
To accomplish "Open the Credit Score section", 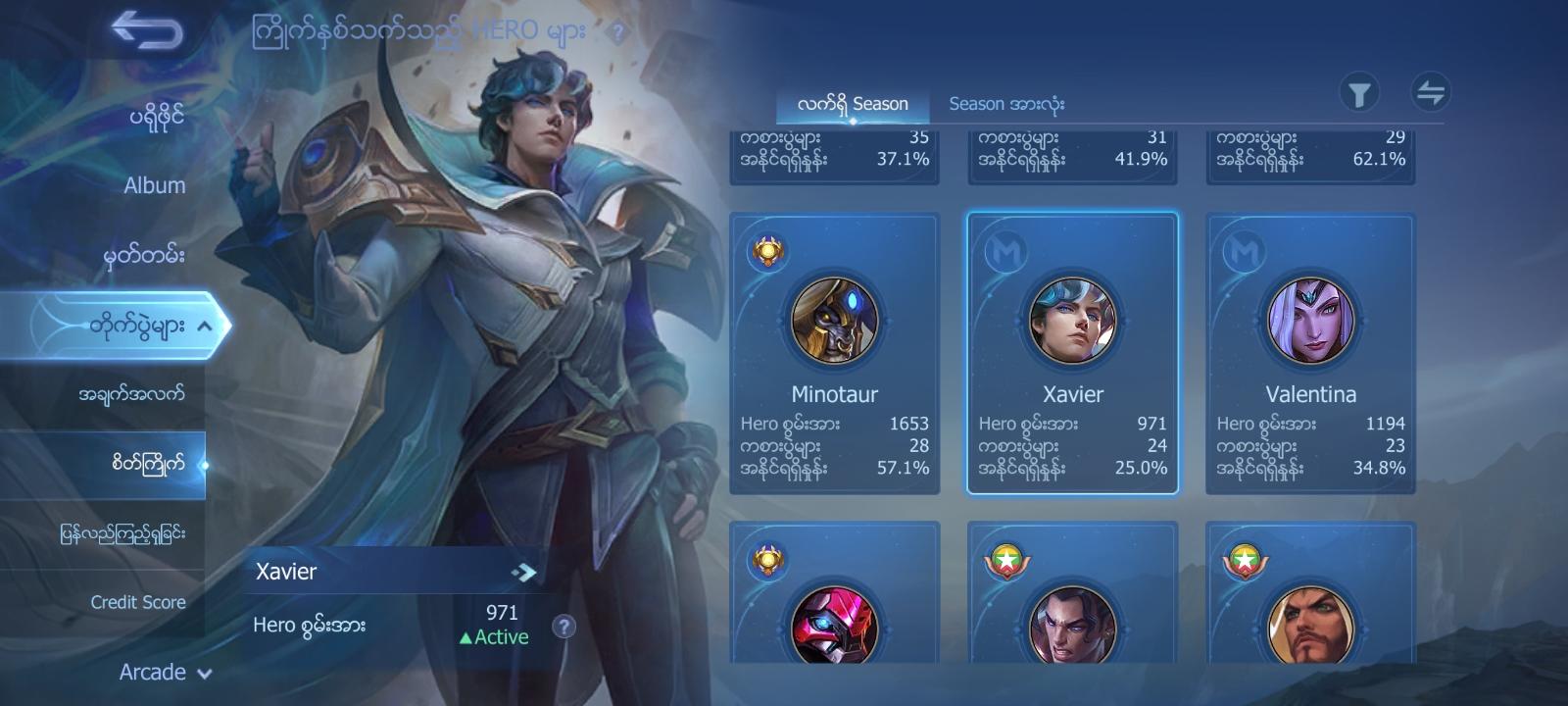I will pyautogui.click(x=137, y=602).
